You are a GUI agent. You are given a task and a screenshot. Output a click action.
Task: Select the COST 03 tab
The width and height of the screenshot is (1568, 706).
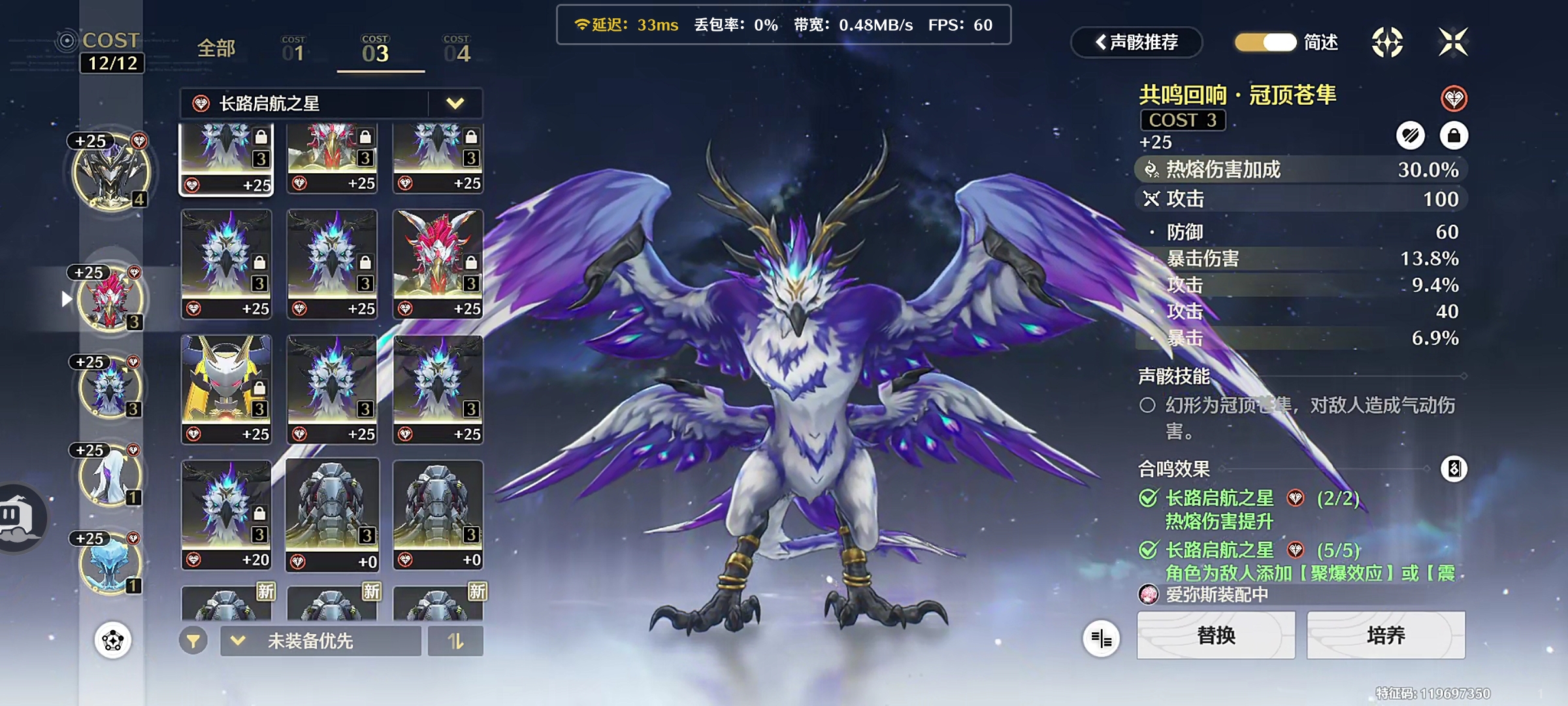[x=376, y=50]
